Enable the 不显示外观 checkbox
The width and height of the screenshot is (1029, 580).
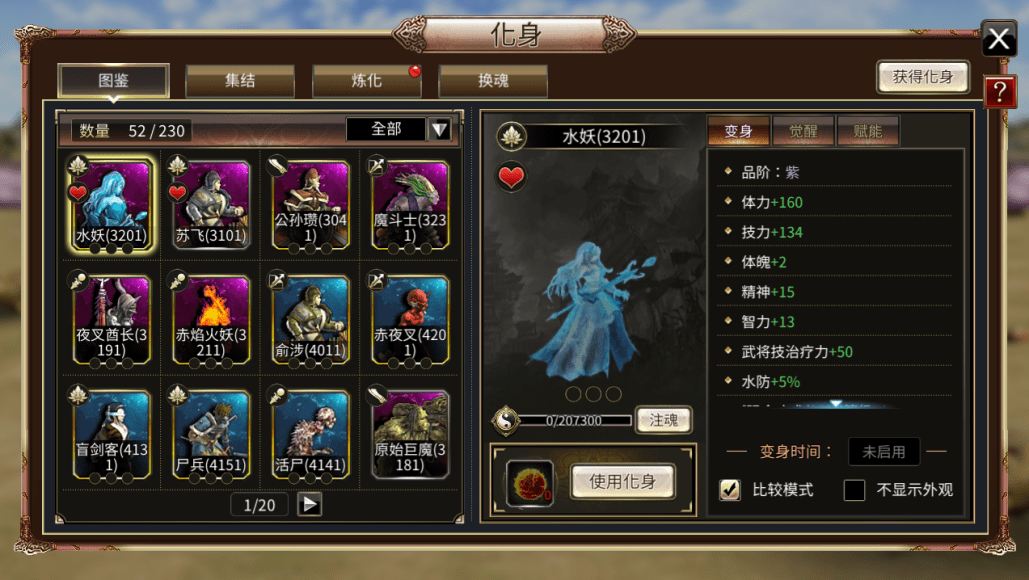click(854, 490)
